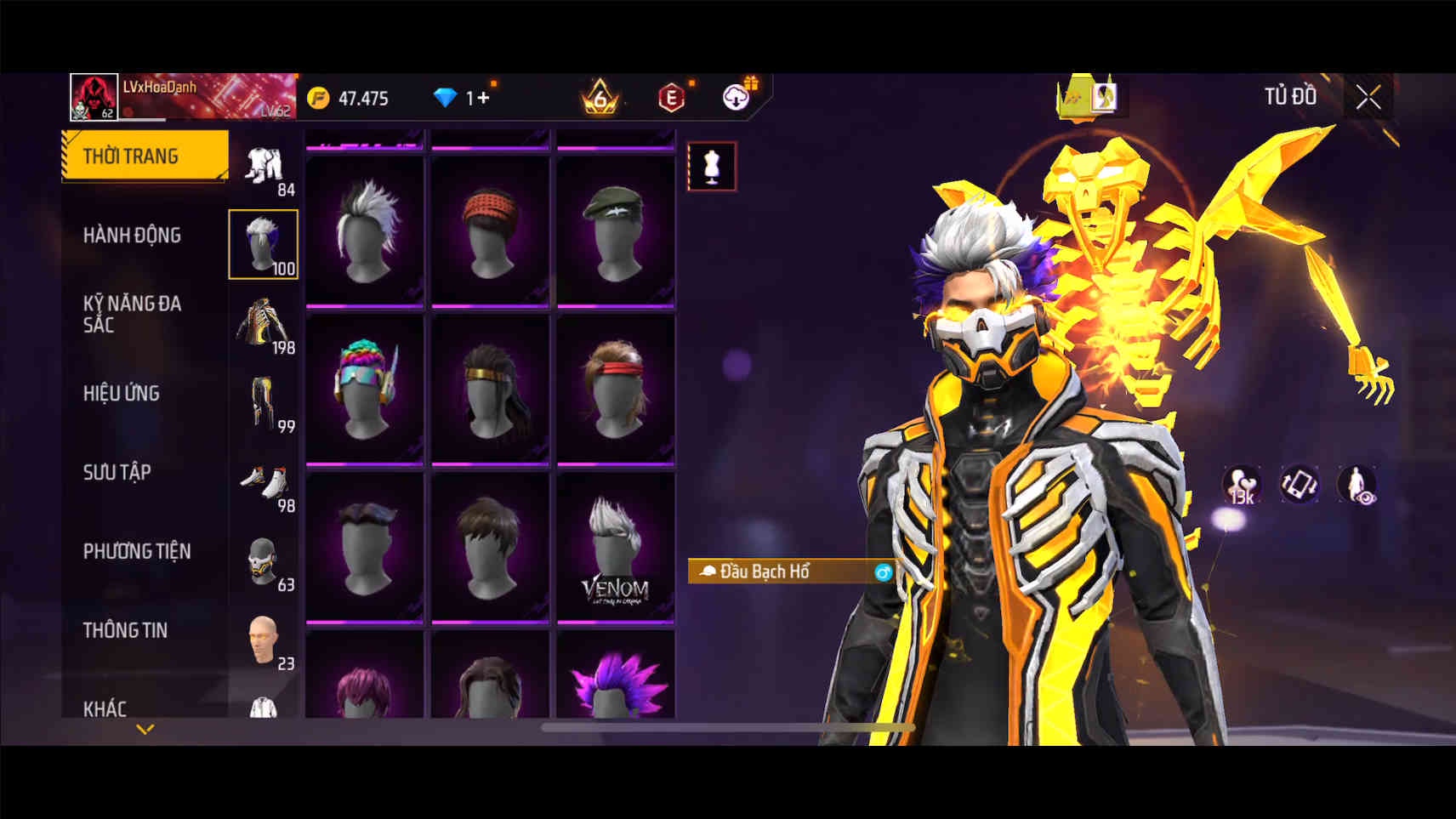This screenshot has height=819, width=1456.
Task: Show the shoes subcategory
Action: click(x=264, y=482)
